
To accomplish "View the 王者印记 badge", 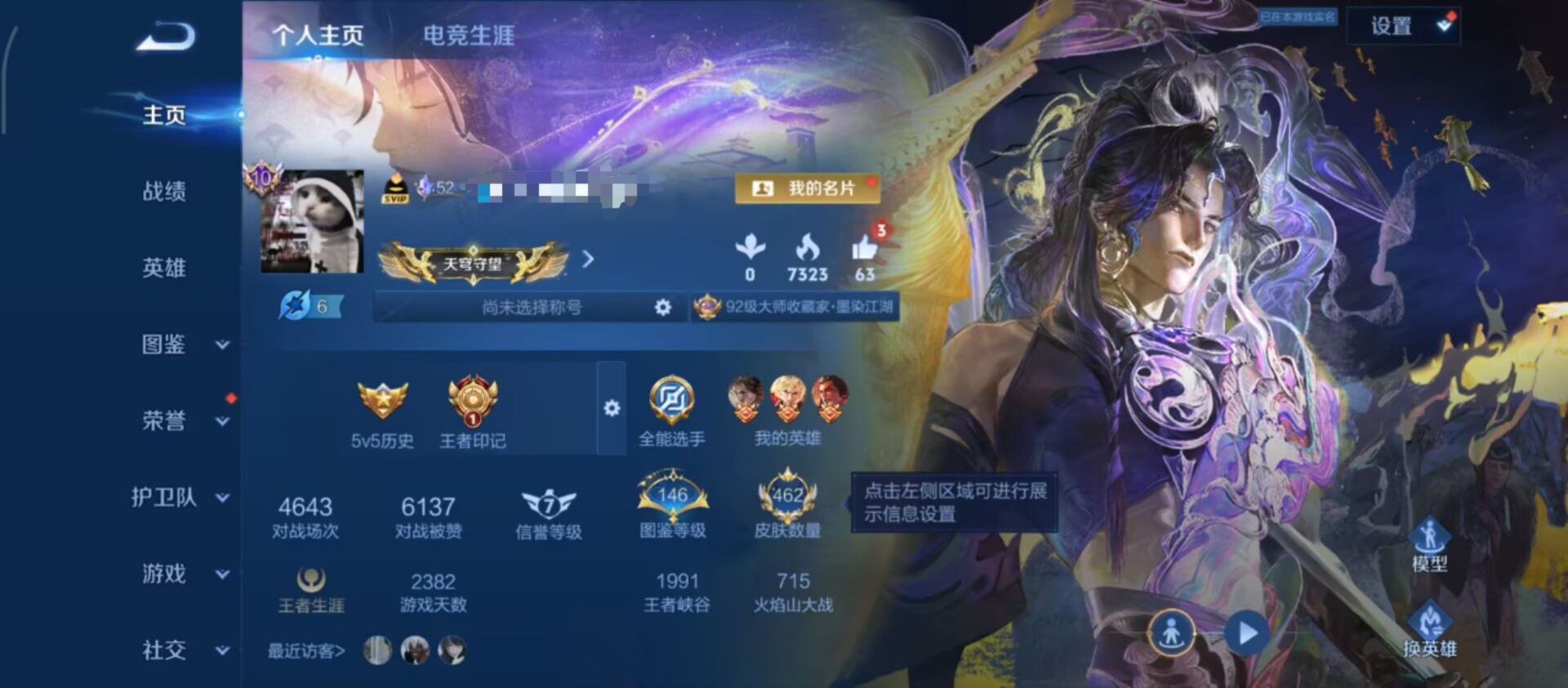I will coord(472,414).
